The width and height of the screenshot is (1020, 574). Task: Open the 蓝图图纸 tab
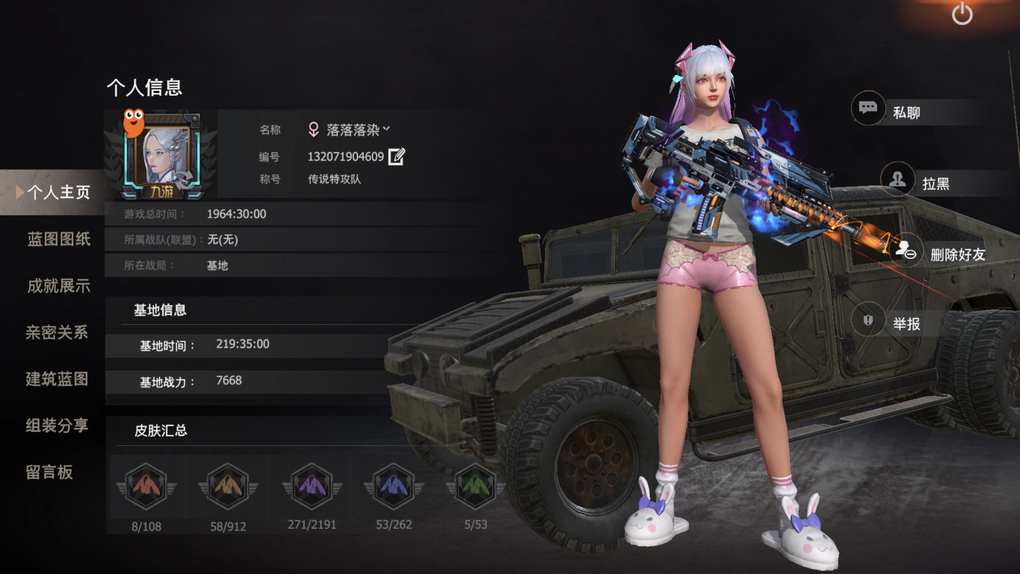(x=58, y=239)
